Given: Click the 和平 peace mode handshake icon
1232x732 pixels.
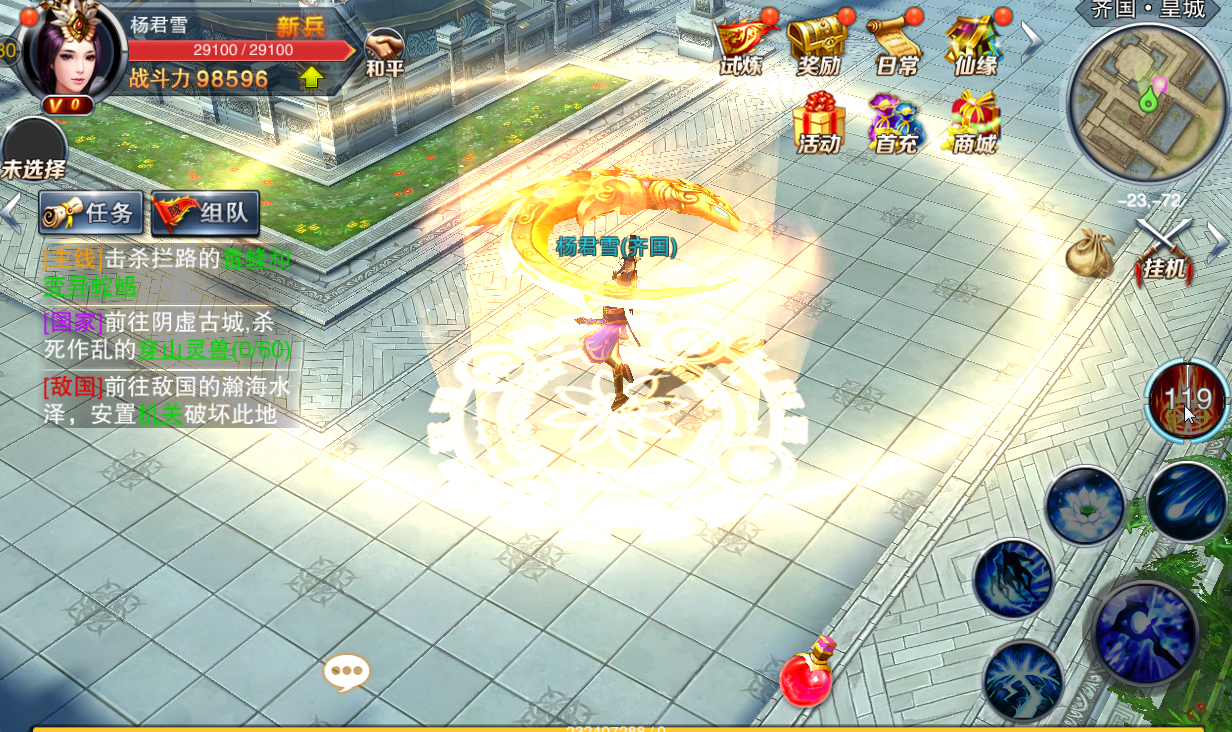Looking at the screenshot, I should [384, 52].
